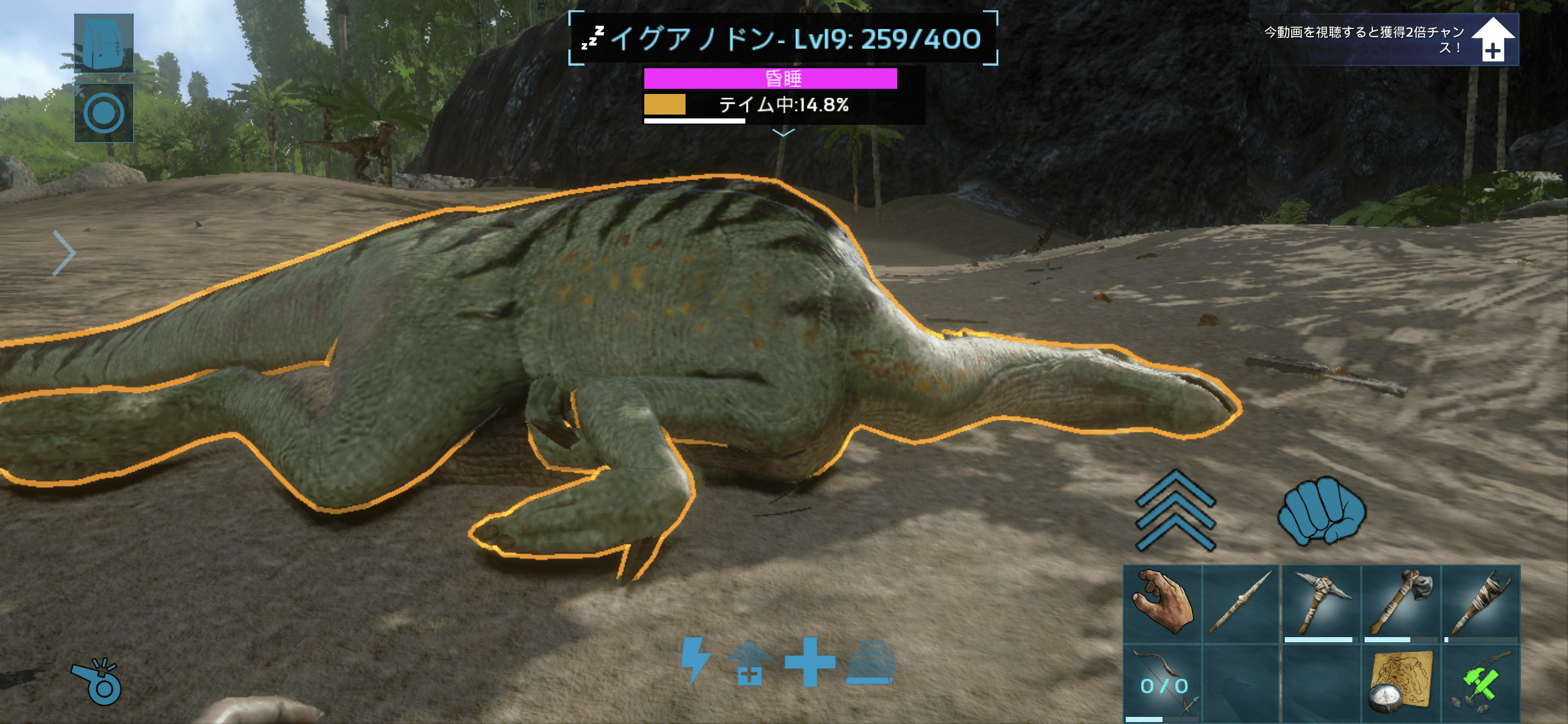Viewport: 1568px width, 724px height.
Task: Choose the bow with 0/0 arrows
Action: coord(1162,683)
